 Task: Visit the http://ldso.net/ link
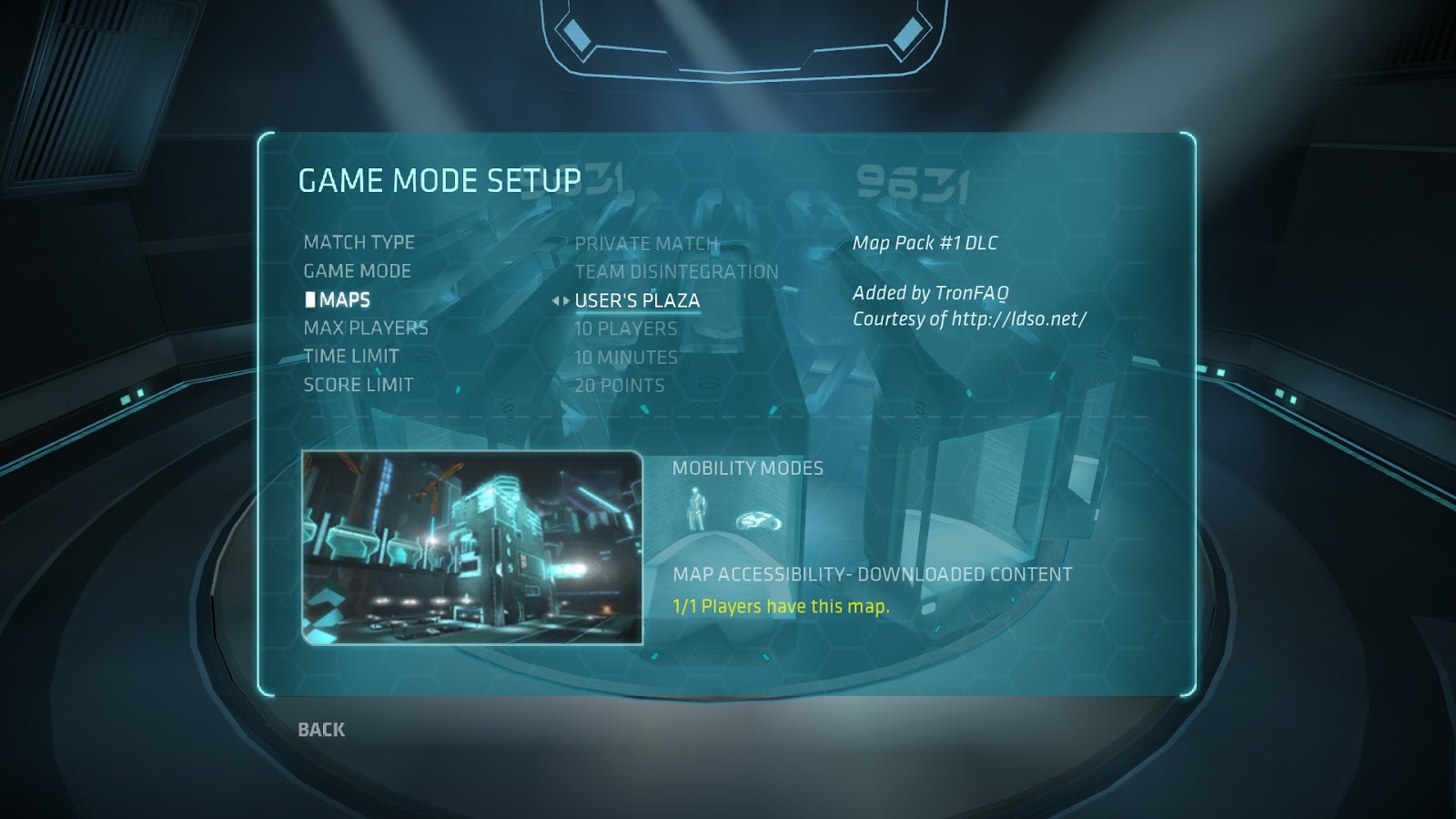[1018, 319]
